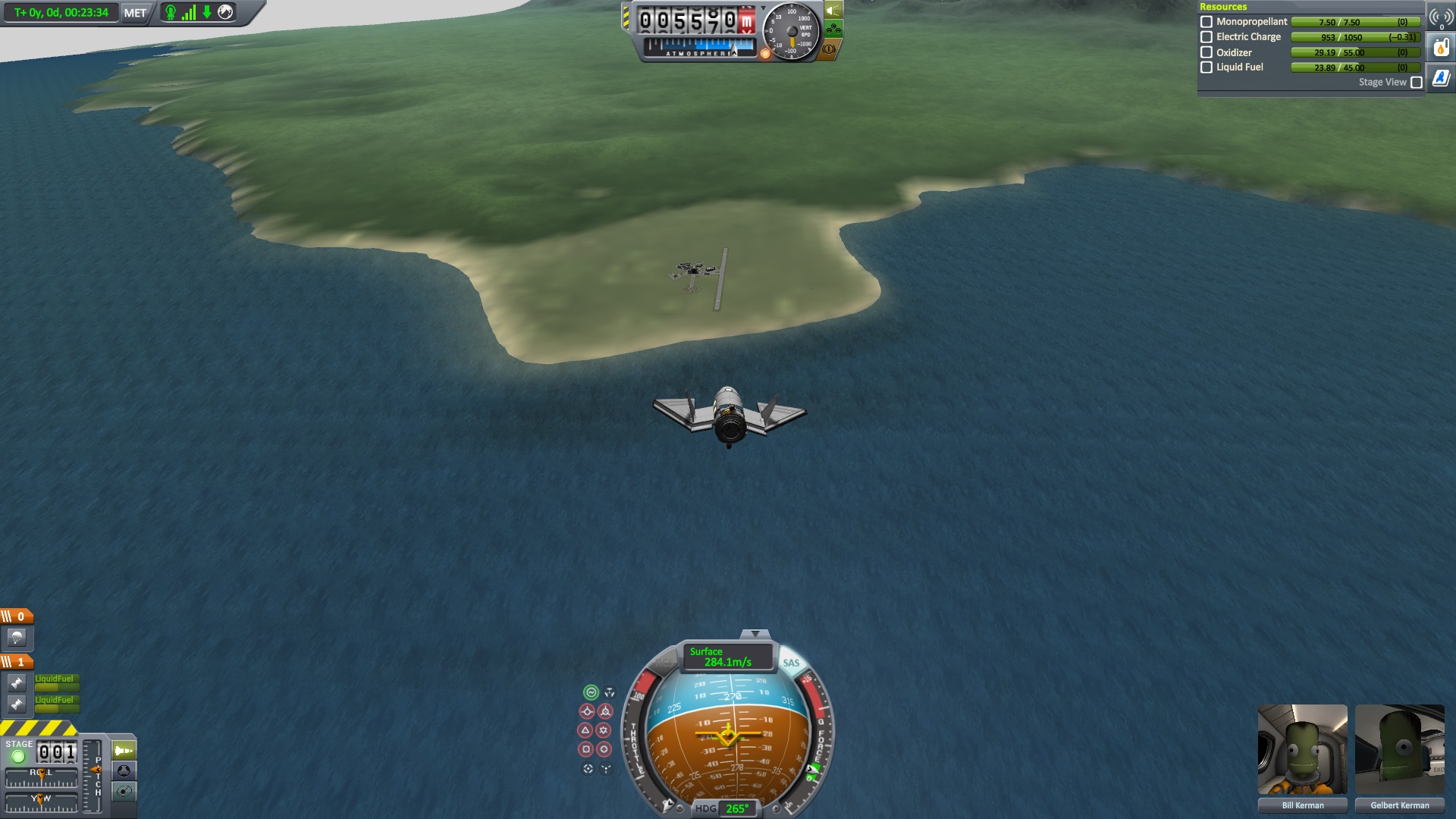Toggle the MET time display mode
This screenshot has height=819, width=1456.
[135, 13]
